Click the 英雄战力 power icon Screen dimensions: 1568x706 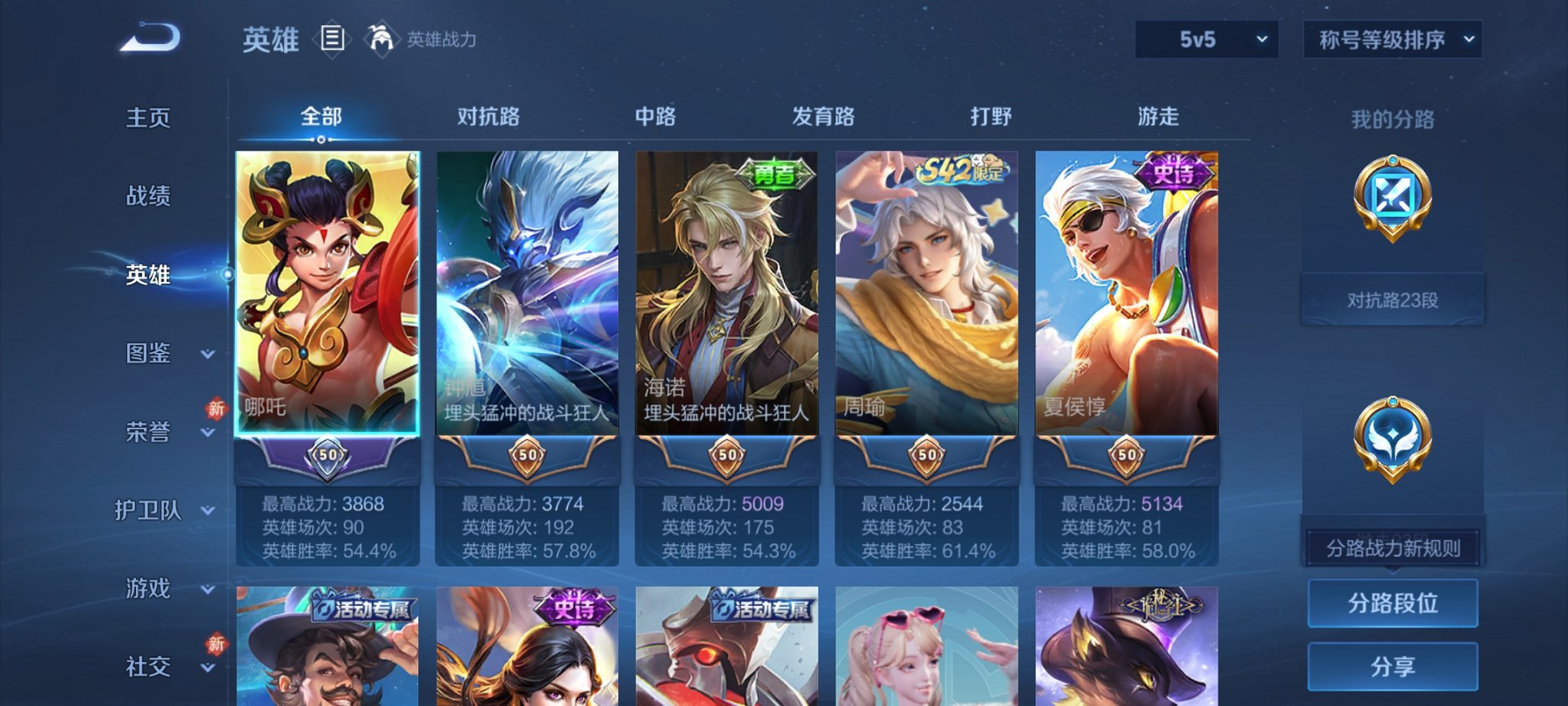[382, 38]
